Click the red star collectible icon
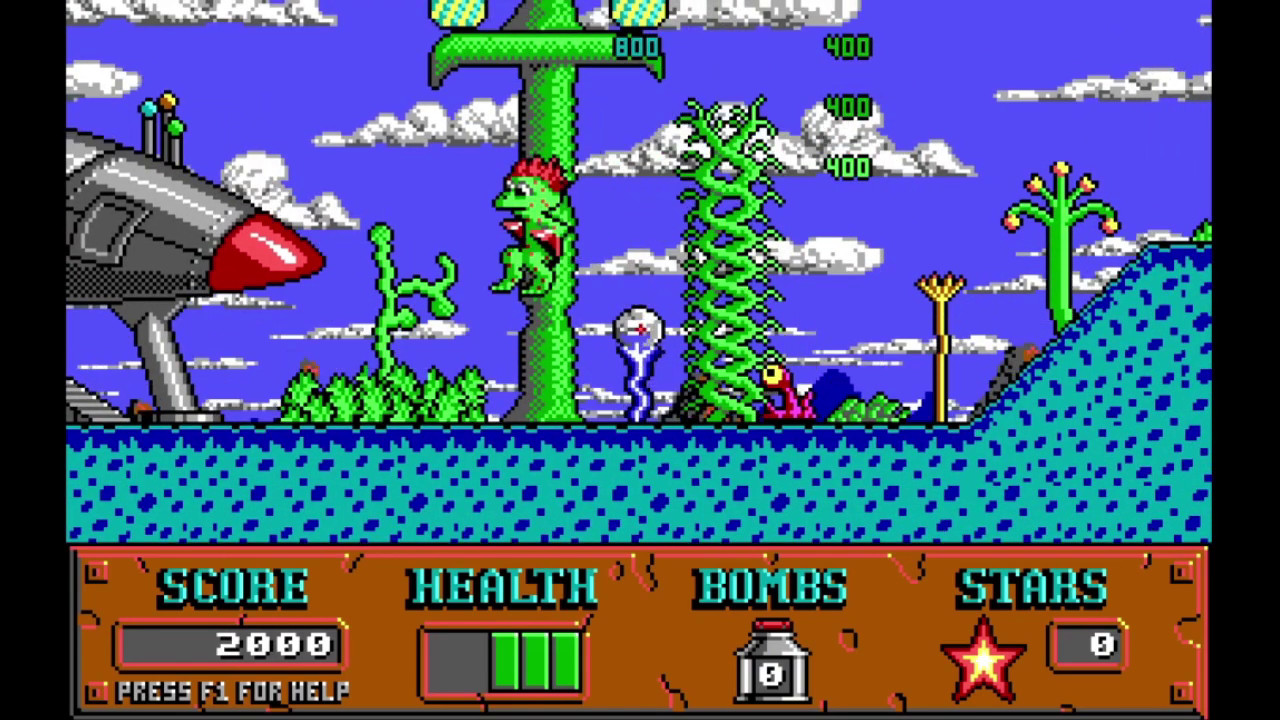 pyautogui.click(x=983, y=659)
